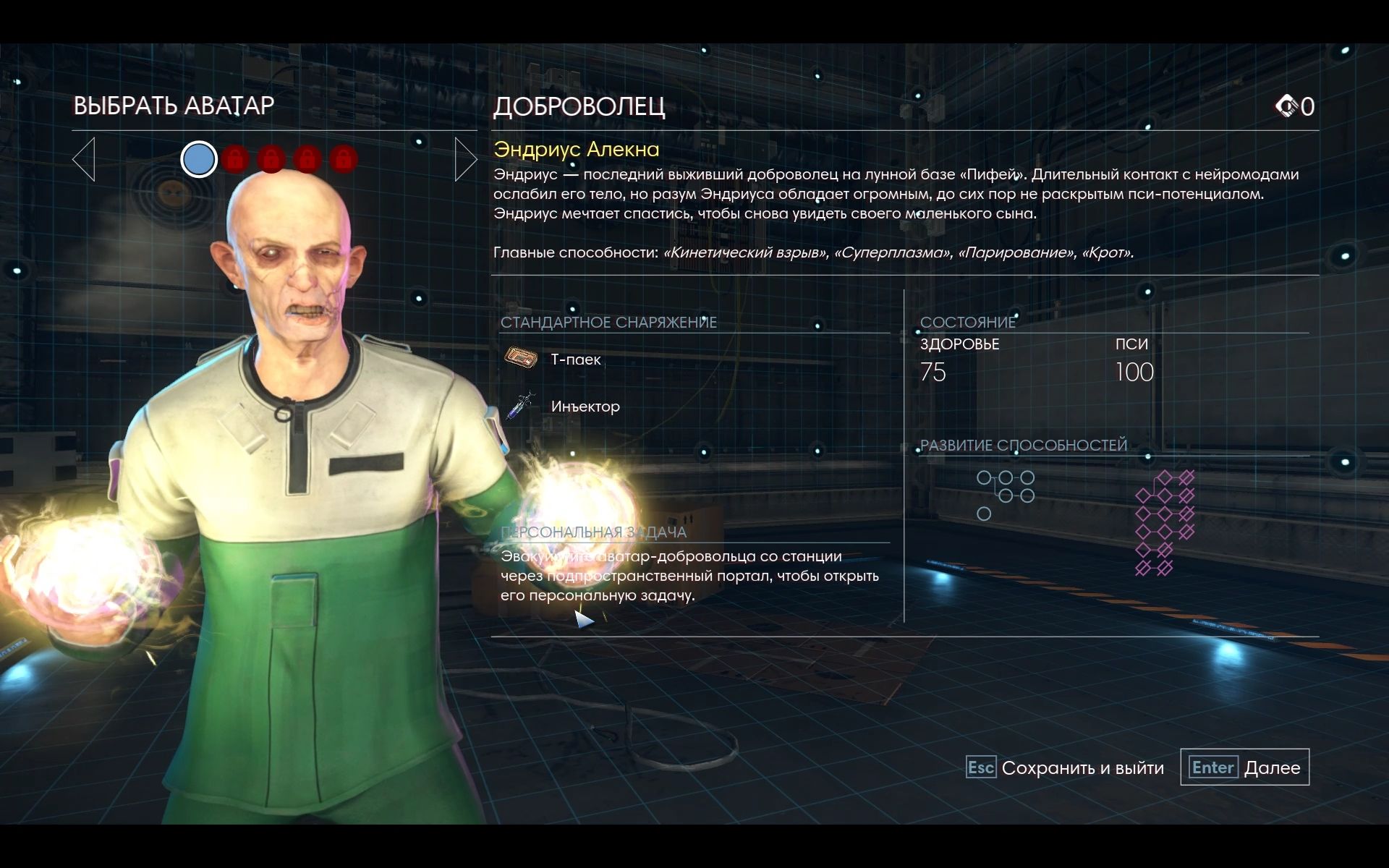Choose Сохранить и выйти to exit
Image resolution: width=1389 pixels, height=868 pixels.
[x=1066, y=767]
